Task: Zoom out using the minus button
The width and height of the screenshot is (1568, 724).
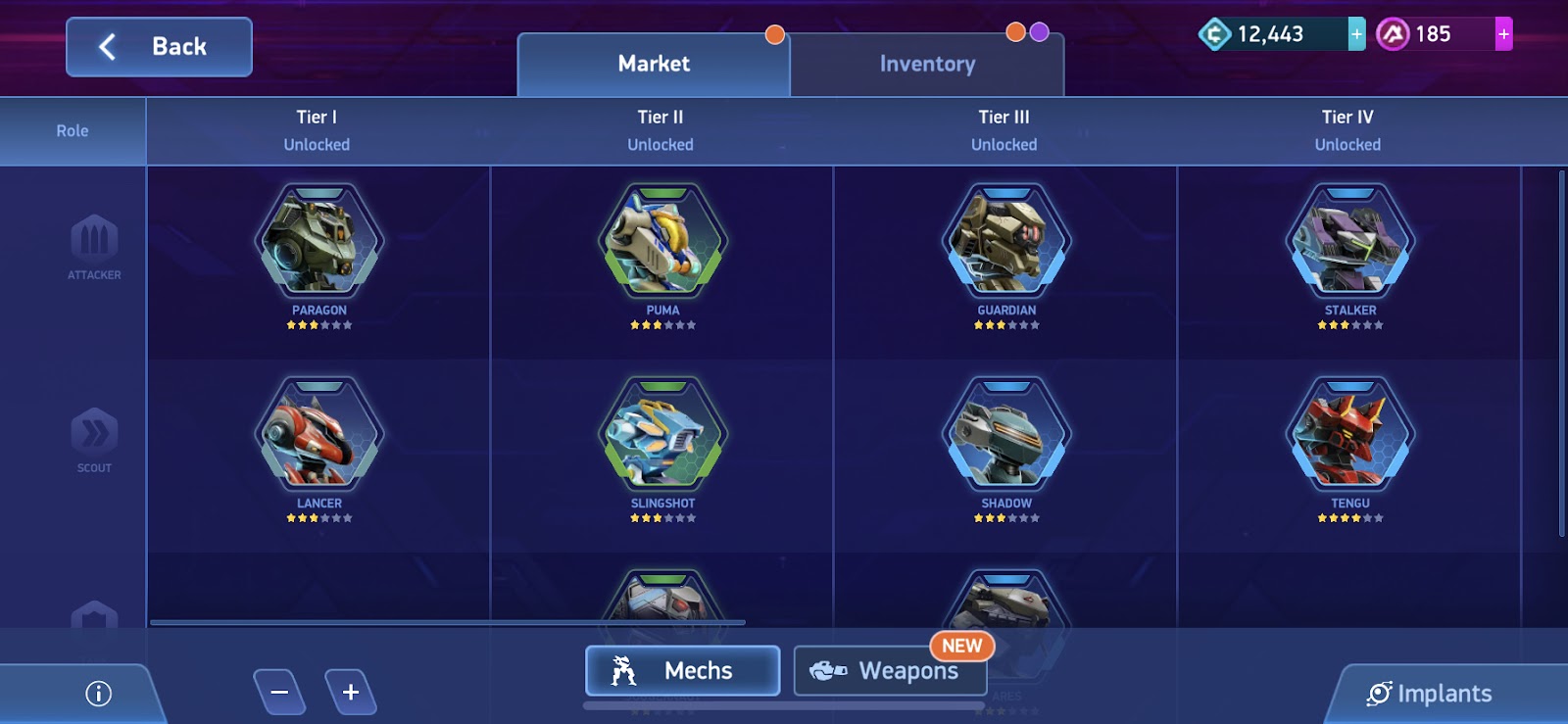Action: (280, 691)
